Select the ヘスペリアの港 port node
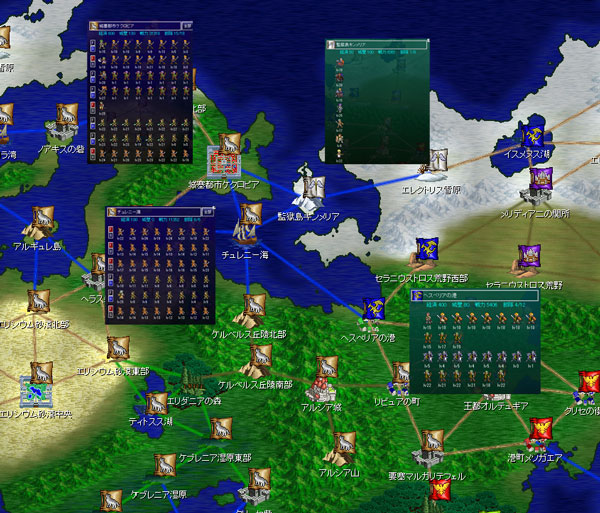This screenshot has width=600, height=513. (x=374, y=312)
